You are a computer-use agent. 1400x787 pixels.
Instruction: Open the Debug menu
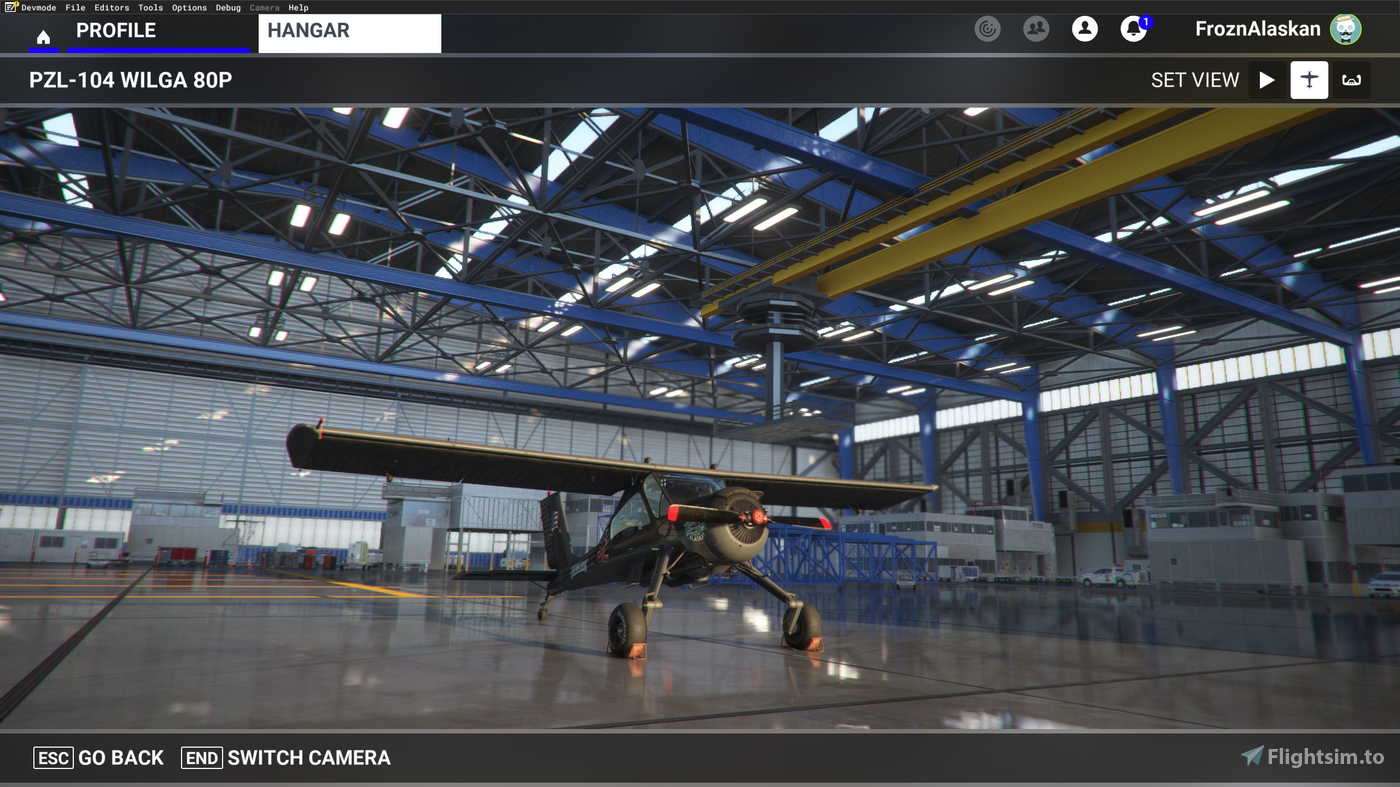click(x=228, y=7)
